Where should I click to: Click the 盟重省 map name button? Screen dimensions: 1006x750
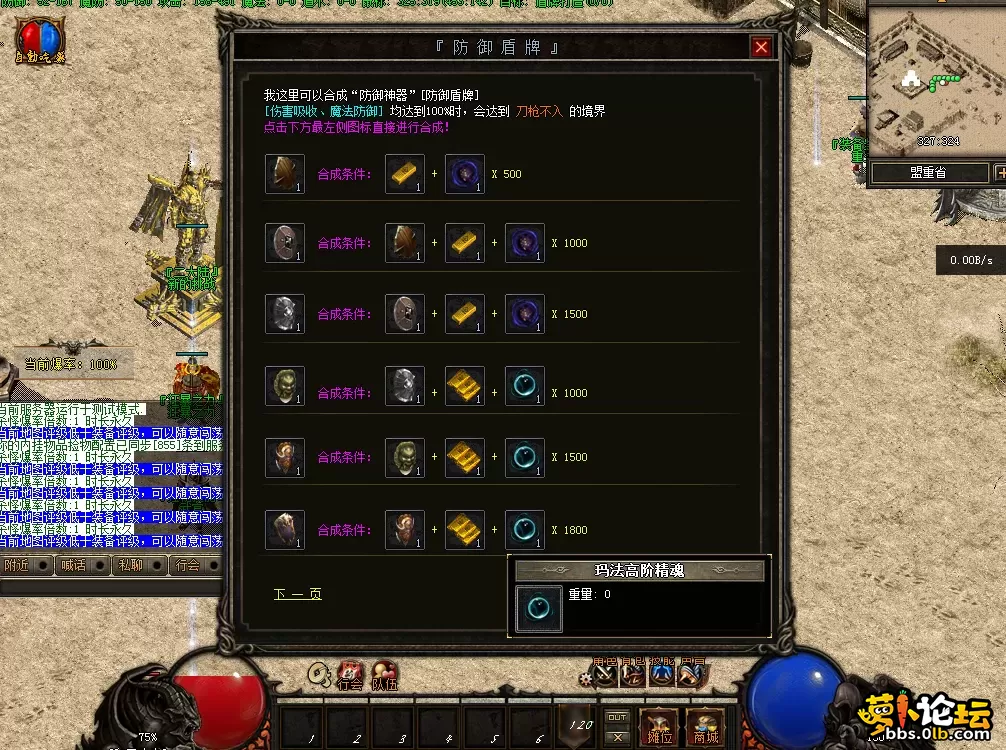click(x=928, y=173)
